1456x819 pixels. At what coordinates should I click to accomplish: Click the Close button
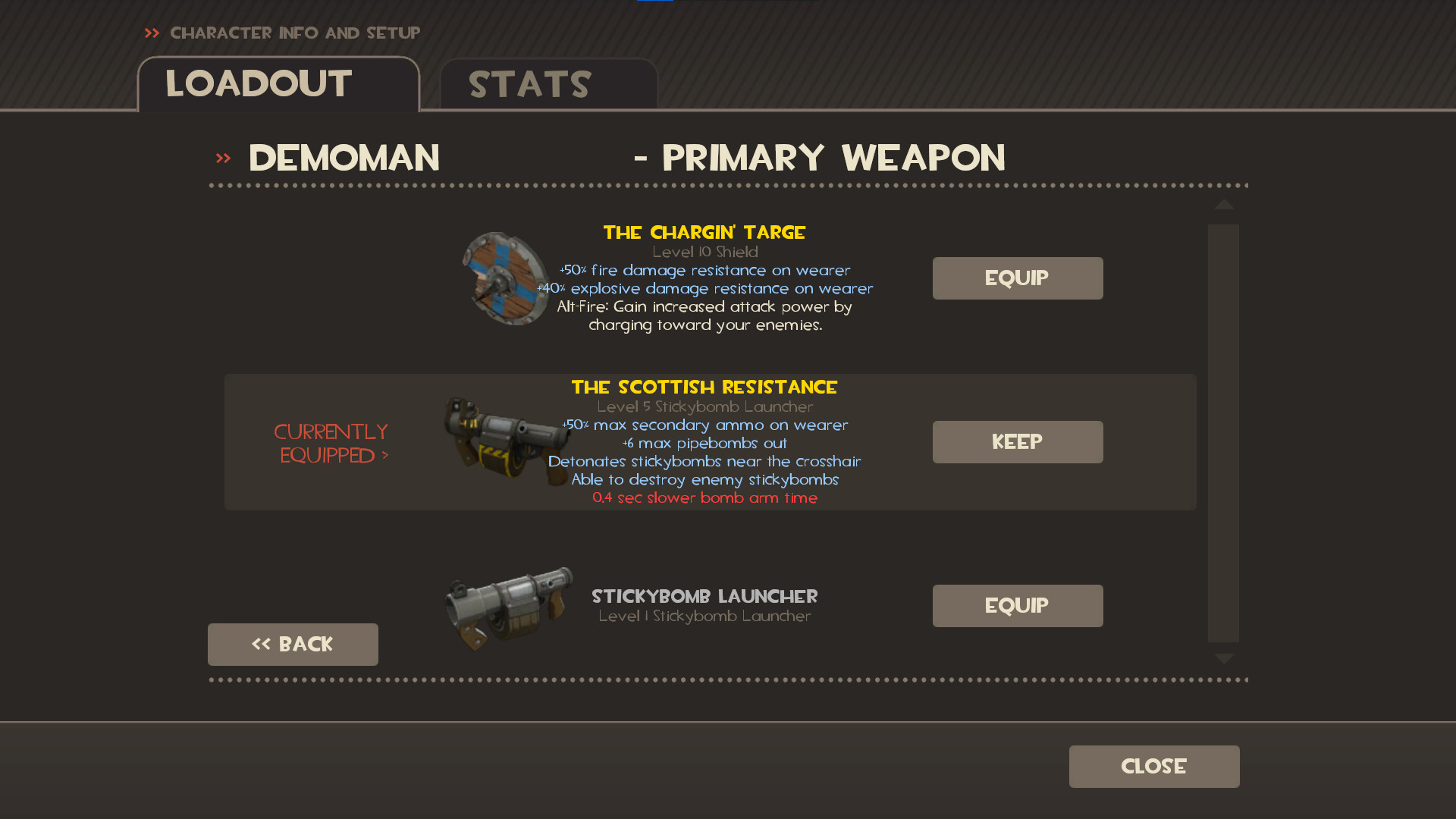(1153, 766)
